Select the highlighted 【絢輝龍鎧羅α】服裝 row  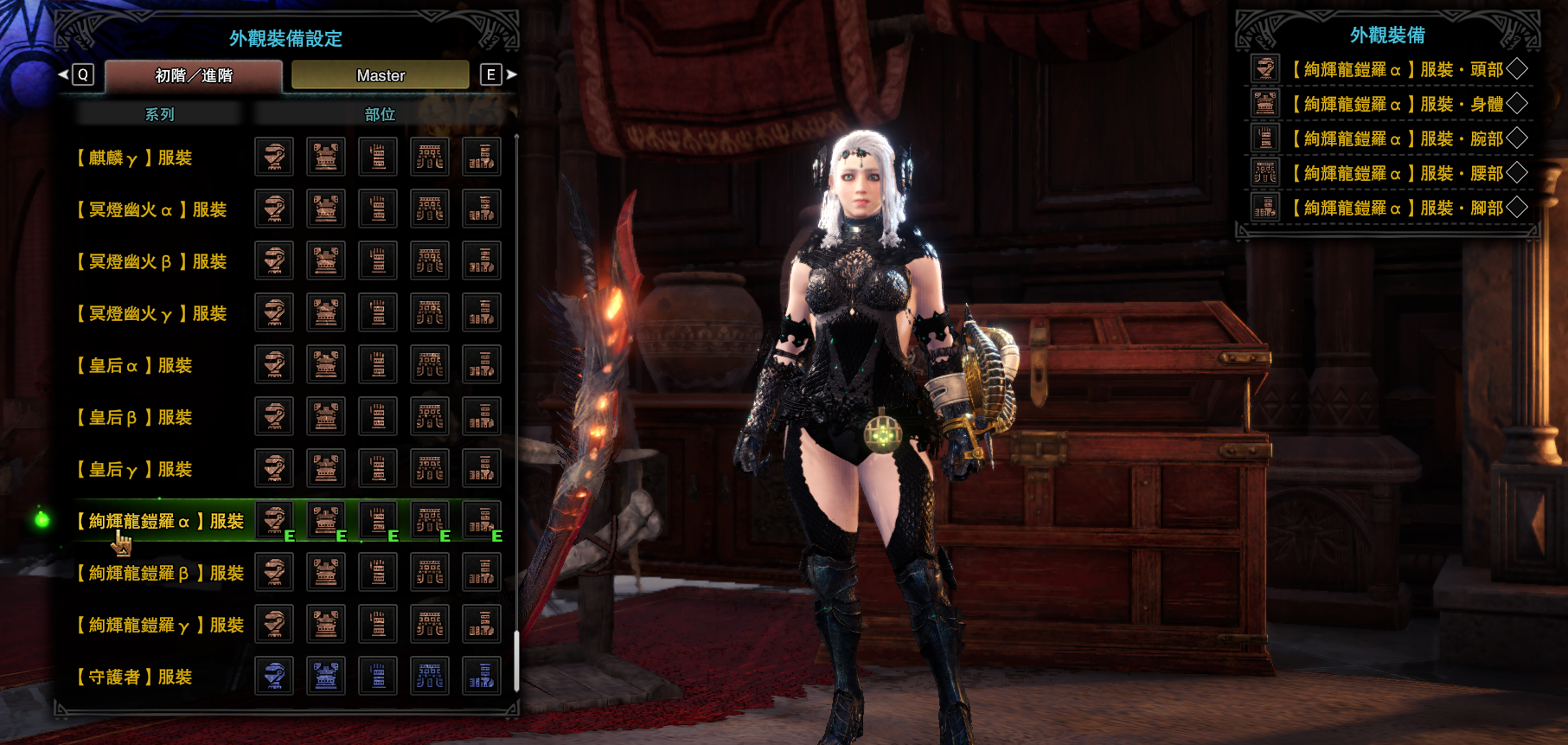(x=160, y=521)
